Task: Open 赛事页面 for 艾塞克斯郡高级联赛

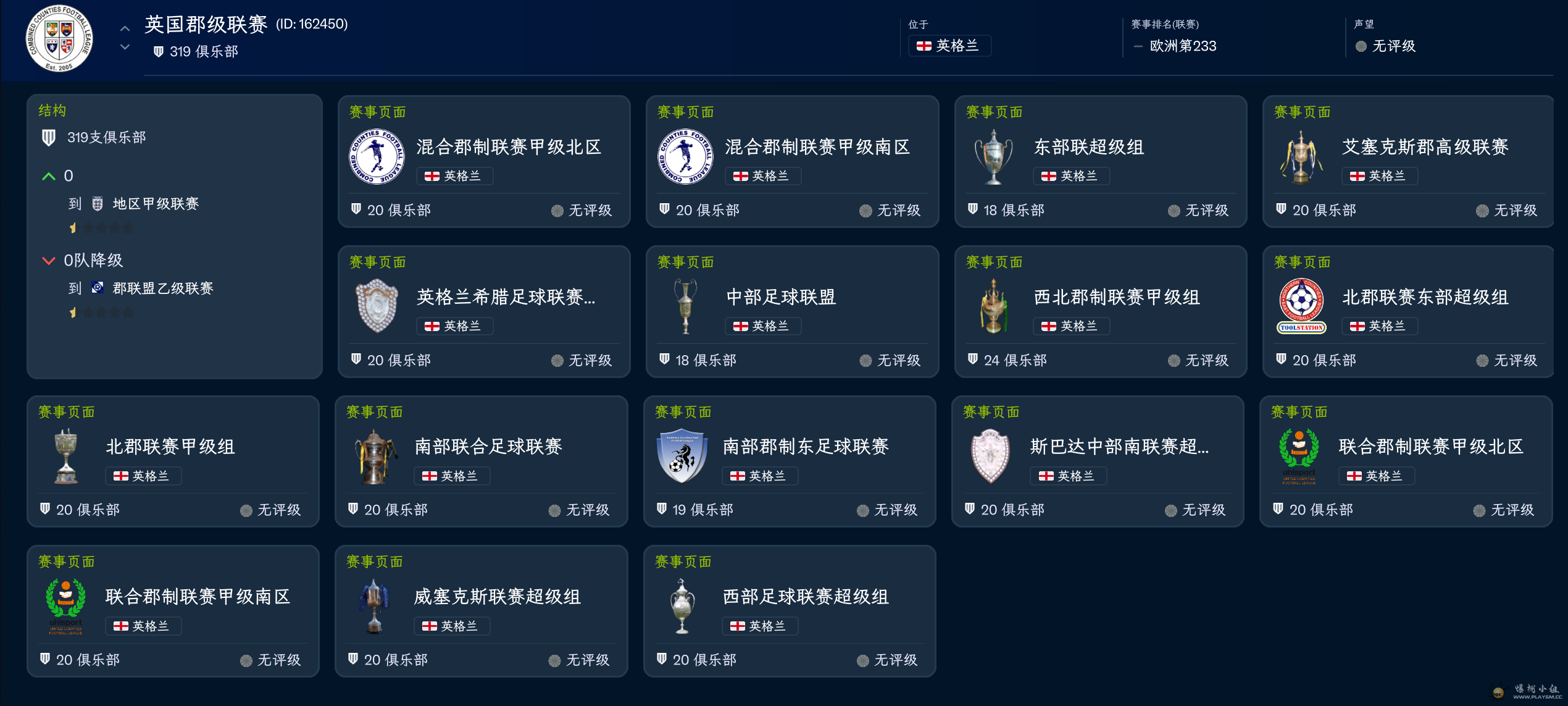Action: point(1302,112)
